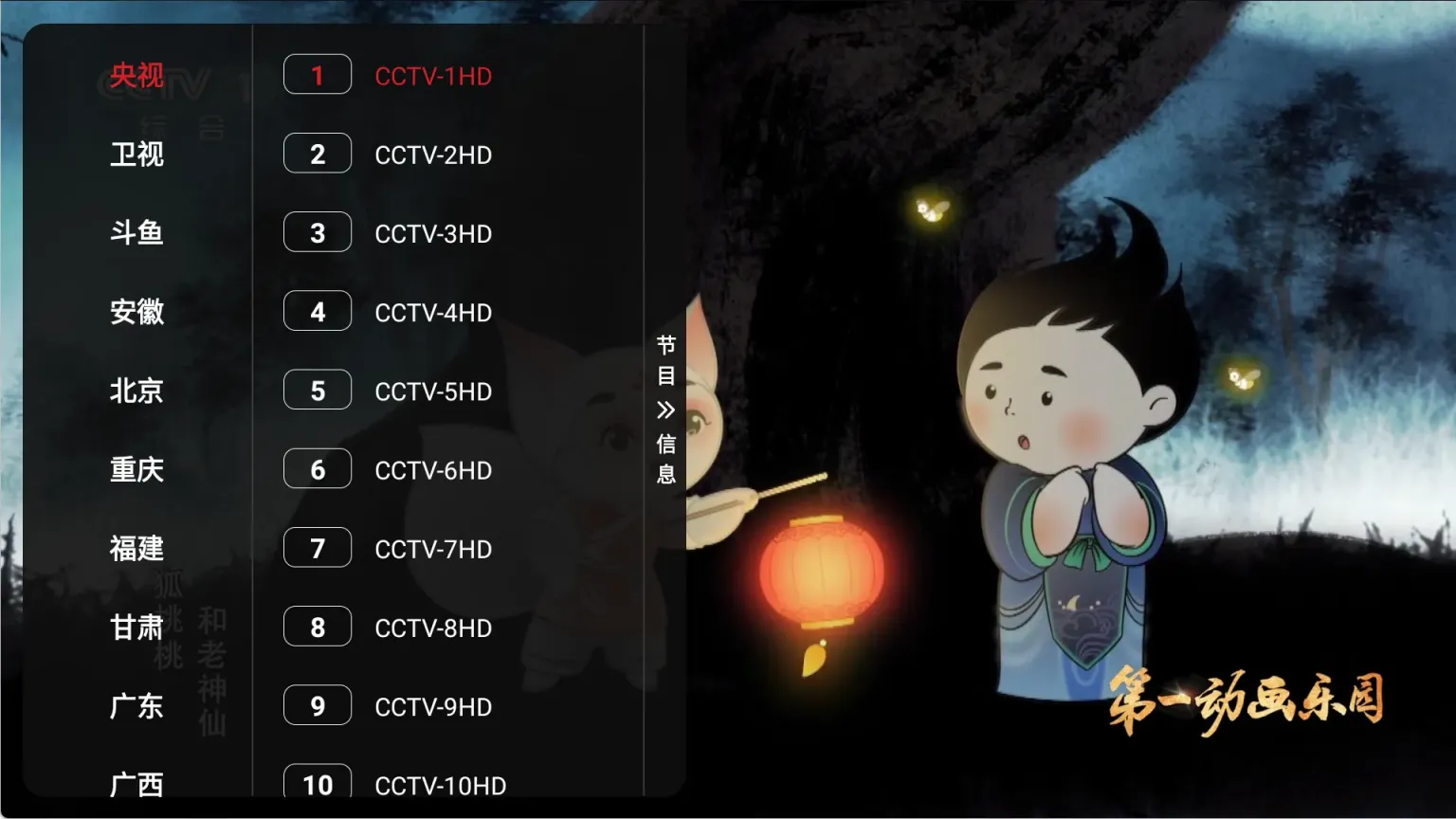Open CCTV-4HD from the channel list
Screen dimensions: 1456x819
point(434,312)
